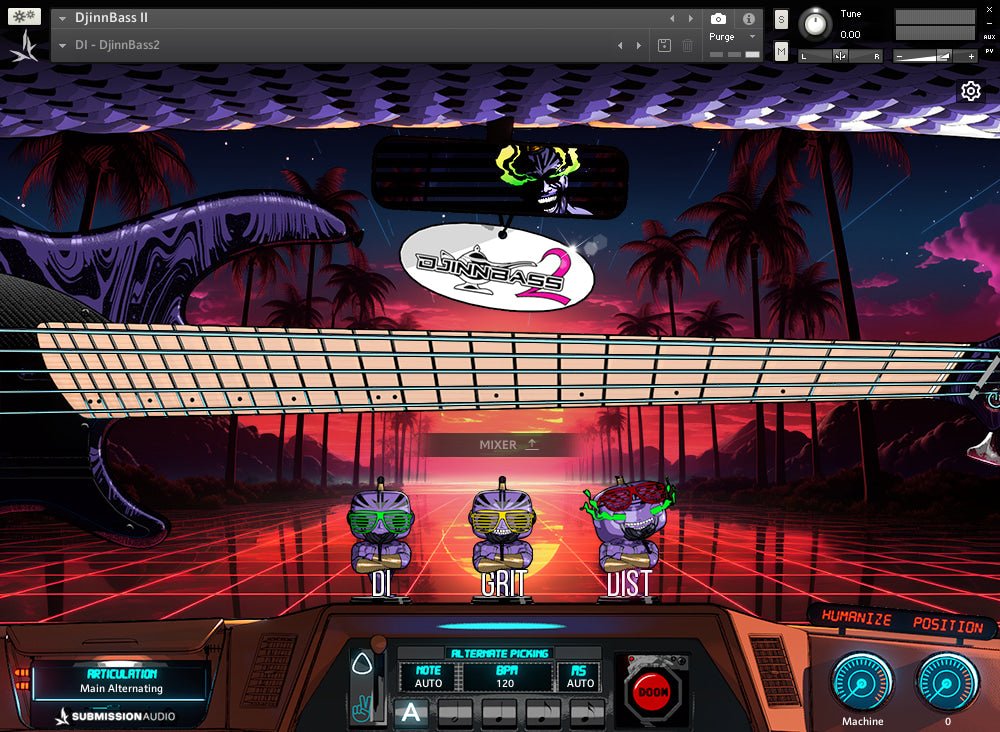Click the BPM 120 display

pyautogui.click(x=506, y=676)
